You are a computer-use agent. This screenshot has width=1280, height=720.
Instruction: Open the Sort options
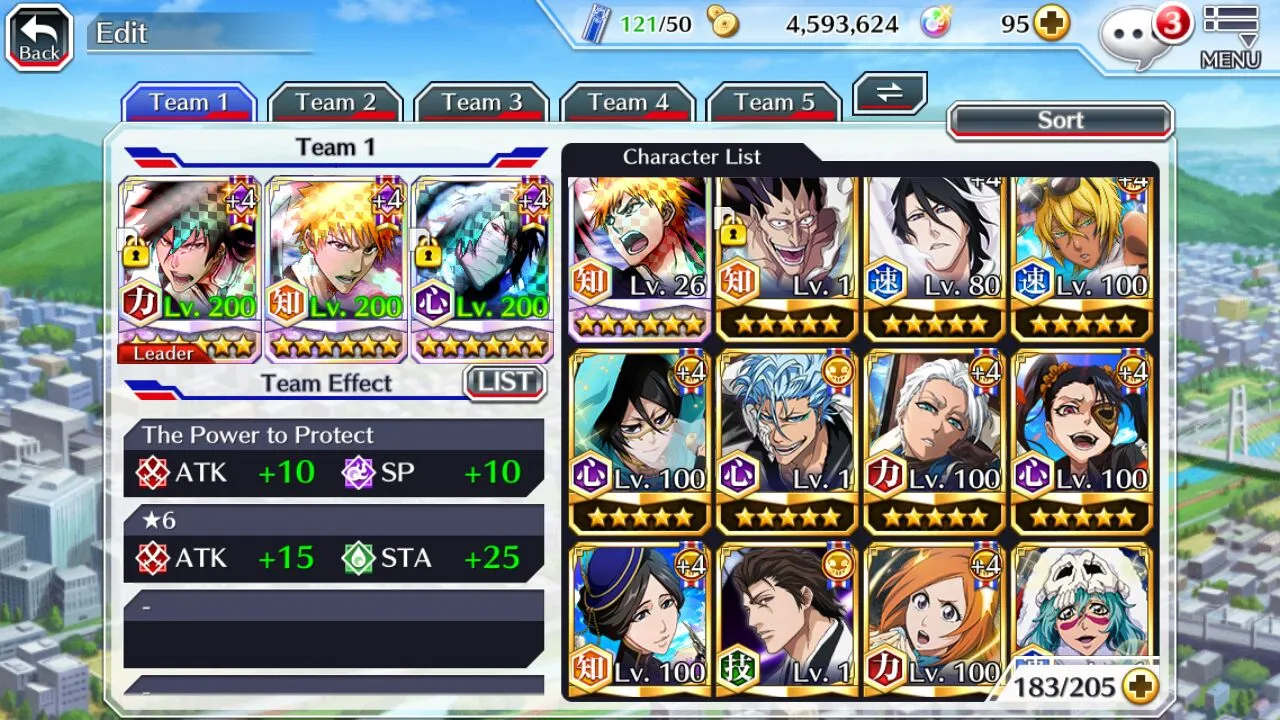(1060, 121)
